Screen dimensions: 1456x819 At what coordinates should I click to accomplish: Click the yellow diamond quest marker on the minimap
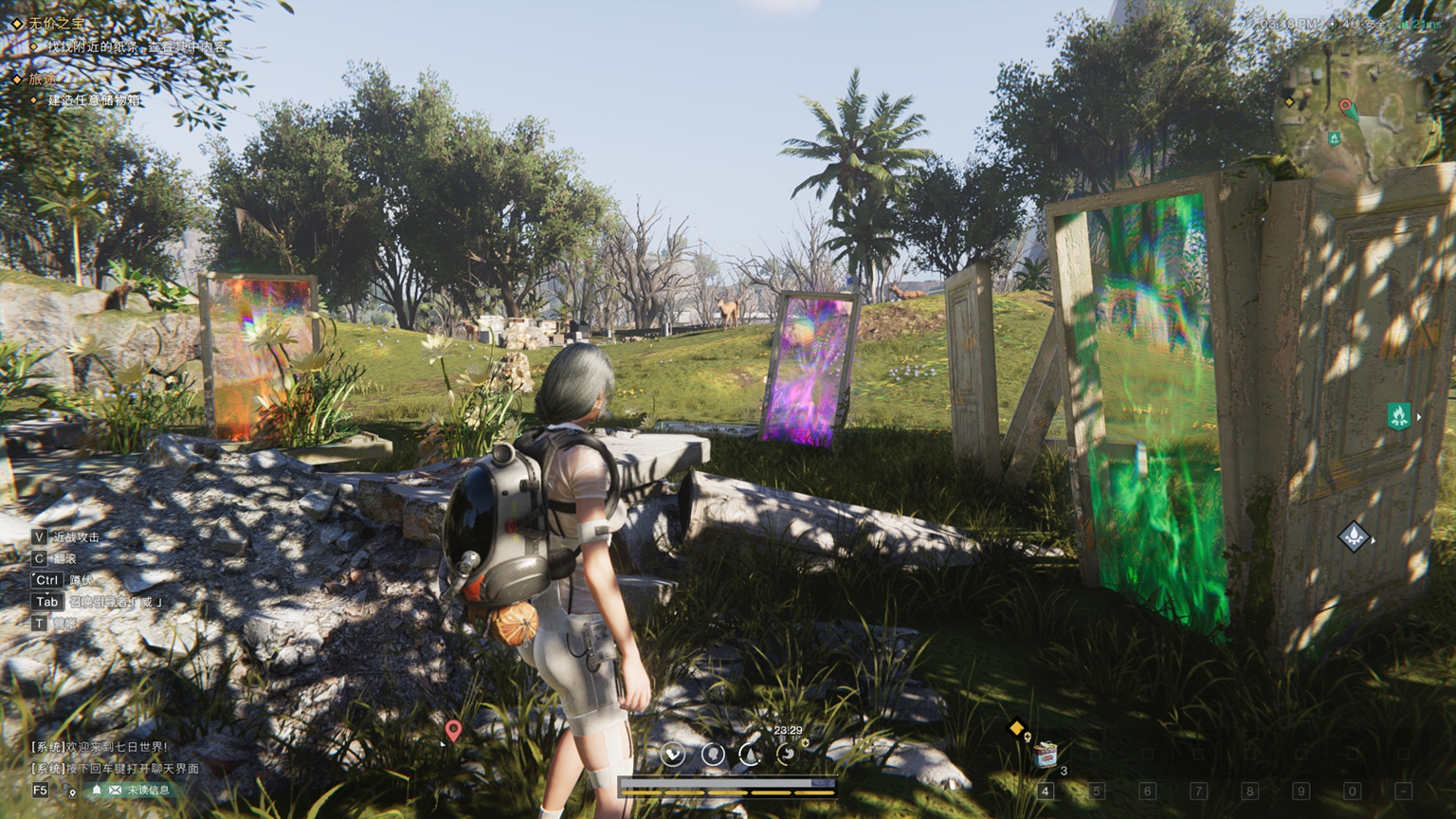[1289, 101]
